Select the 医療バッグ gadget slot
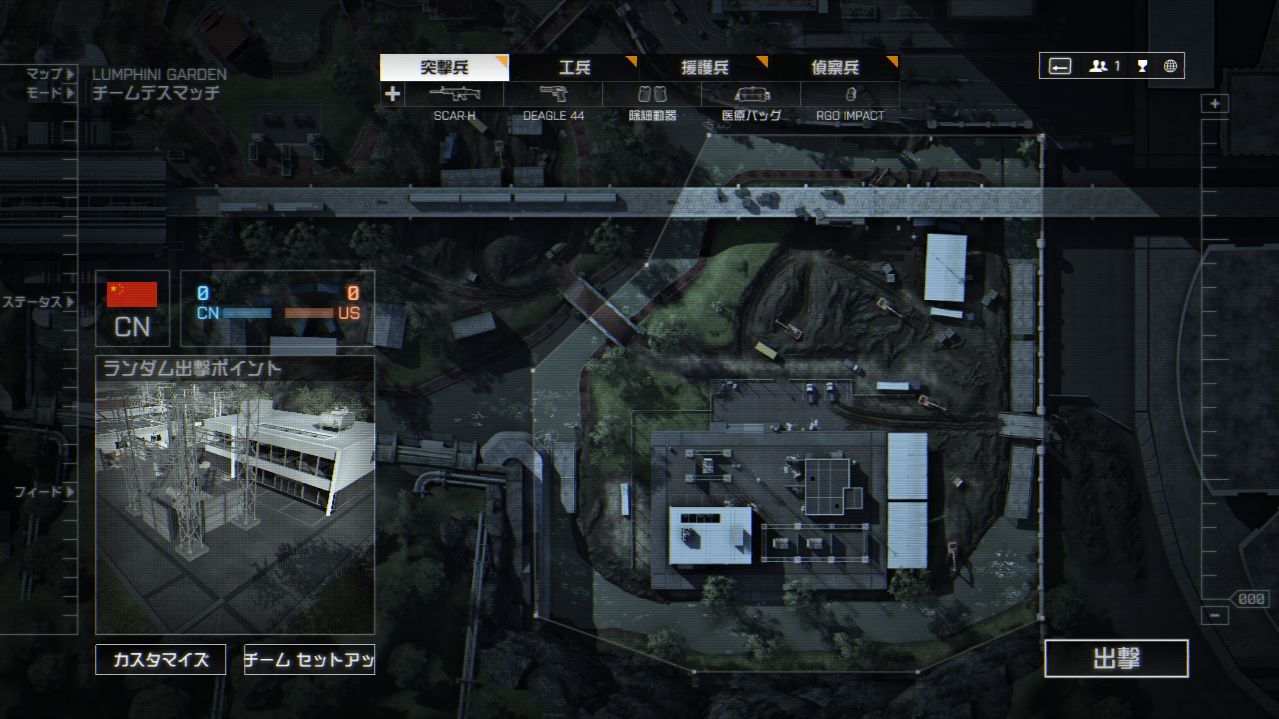The height and width of the screenshot is (719, 1279). click(x=751, y=95)
